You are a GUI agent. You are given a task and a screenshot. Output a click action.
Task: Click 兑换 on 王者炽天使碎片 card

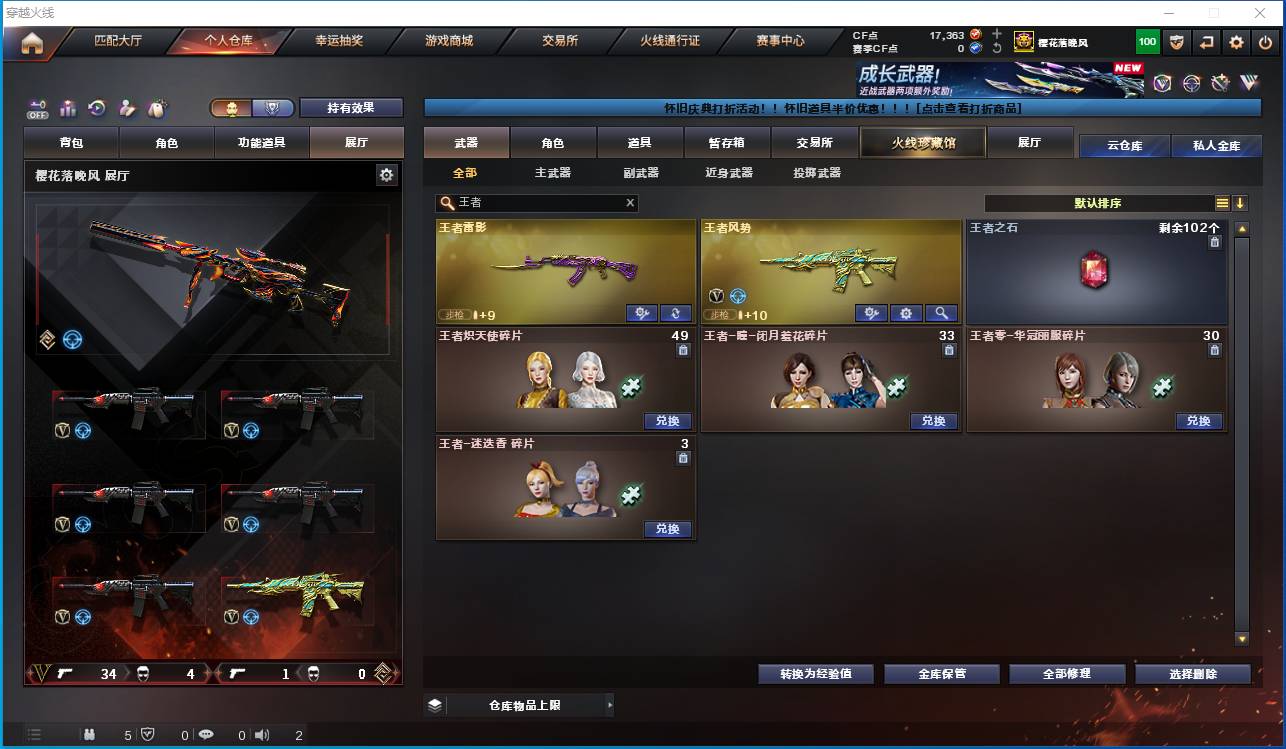(666, 421)
